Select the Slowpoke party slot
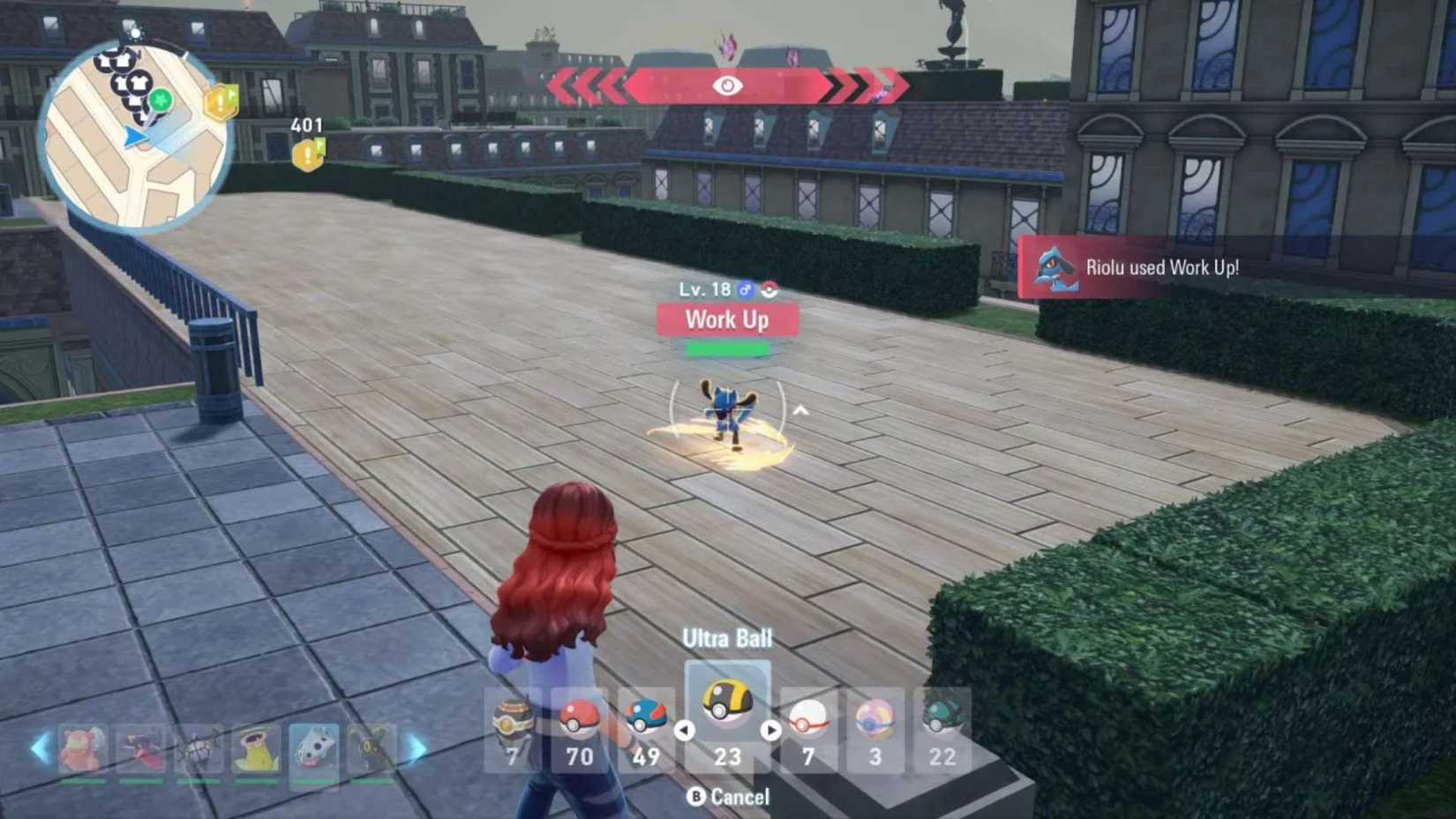 tap(82, 747)
